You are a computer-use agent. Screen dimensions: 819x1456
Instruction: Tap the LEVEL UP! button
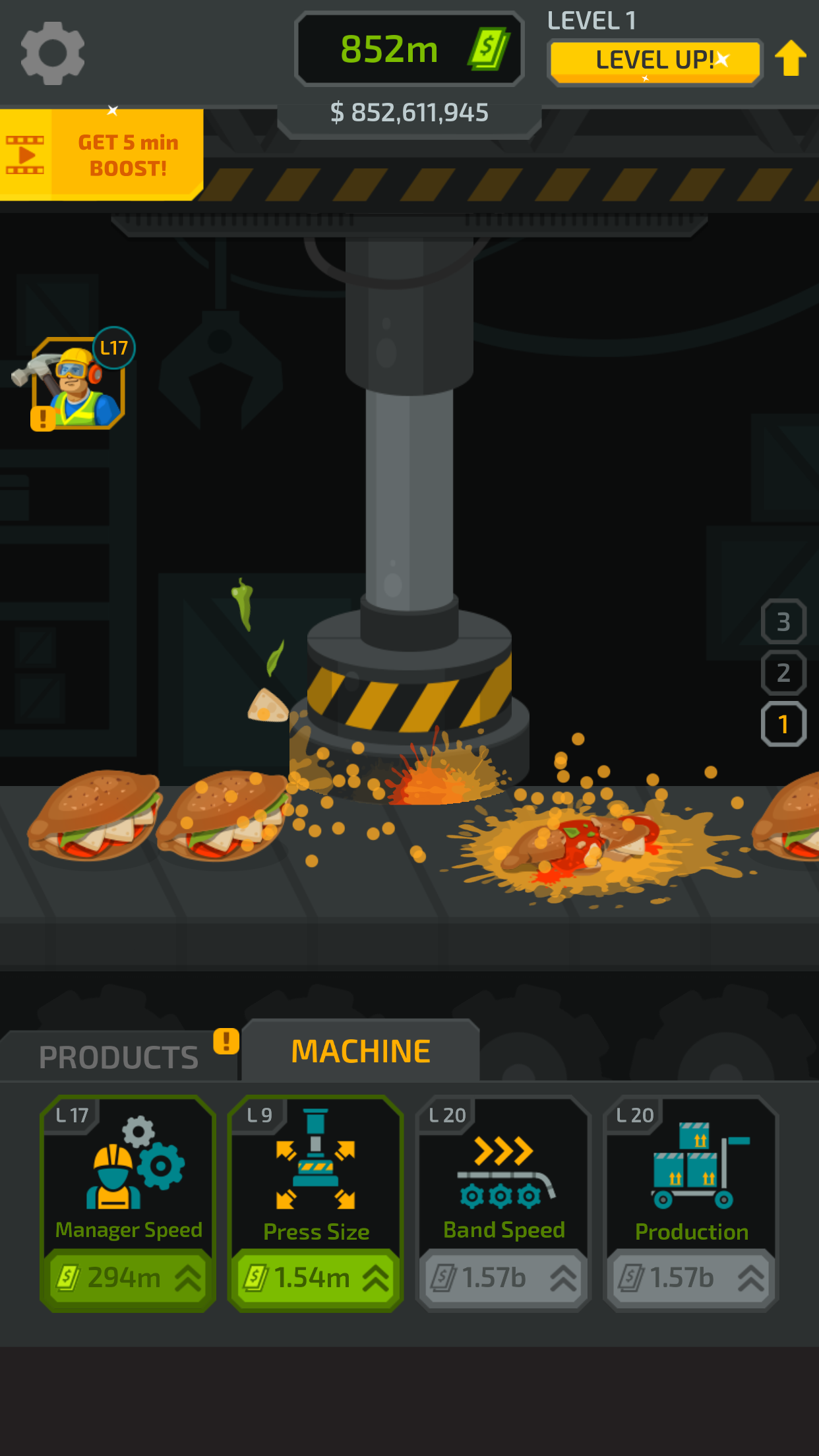[655, 61]
